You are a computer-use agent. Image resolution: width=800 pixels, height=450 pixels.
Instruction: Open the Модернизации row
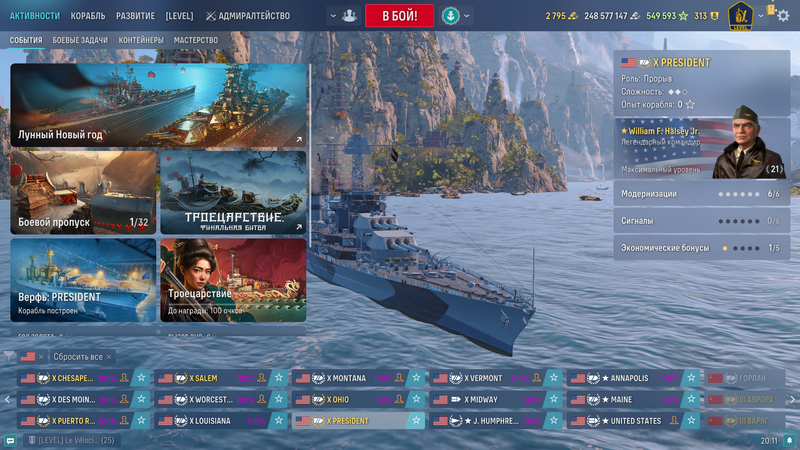[x=701, y=194]
